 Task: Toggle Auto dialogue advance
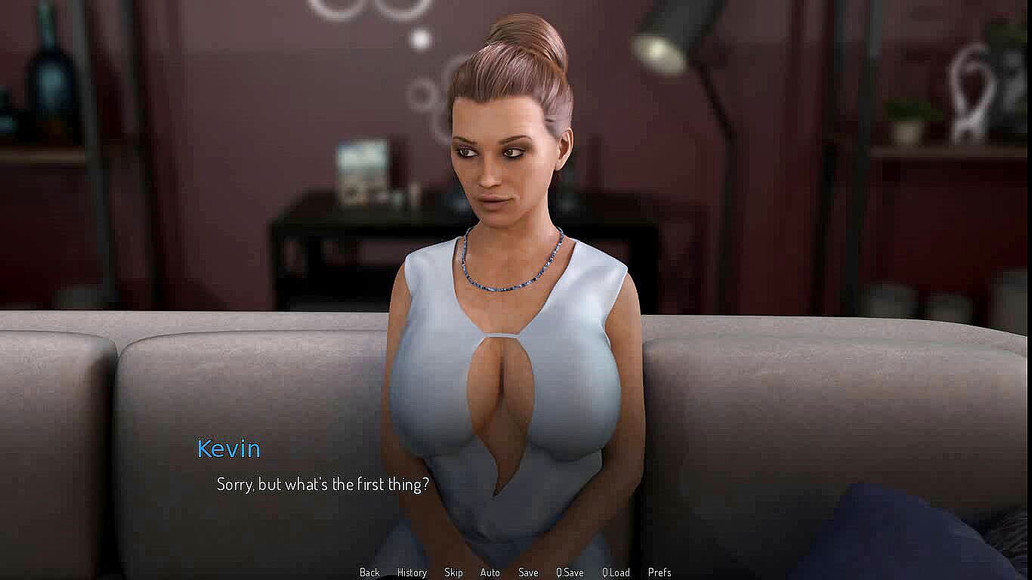click(490, 572)
